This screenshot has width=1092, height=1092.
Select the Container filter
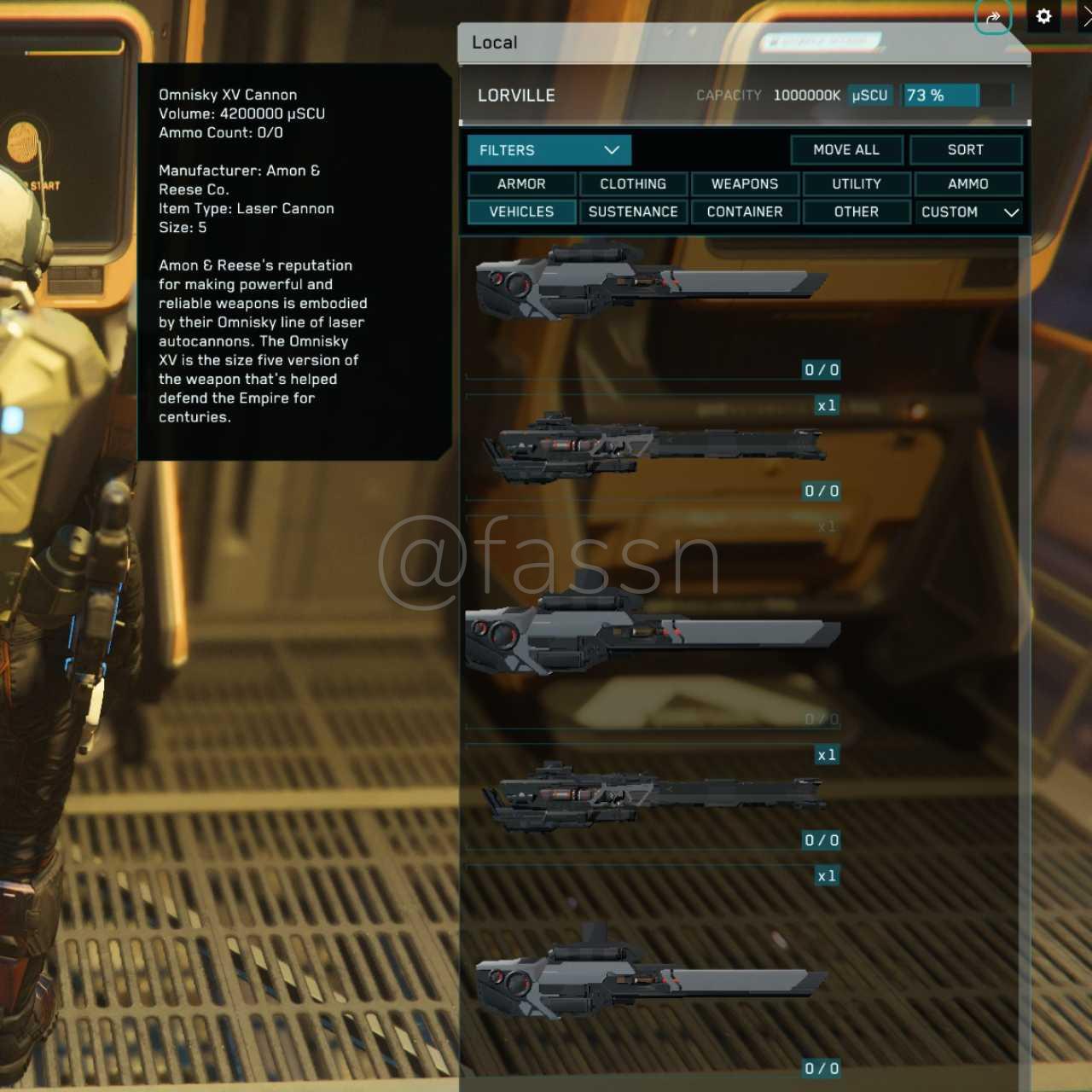745,212
